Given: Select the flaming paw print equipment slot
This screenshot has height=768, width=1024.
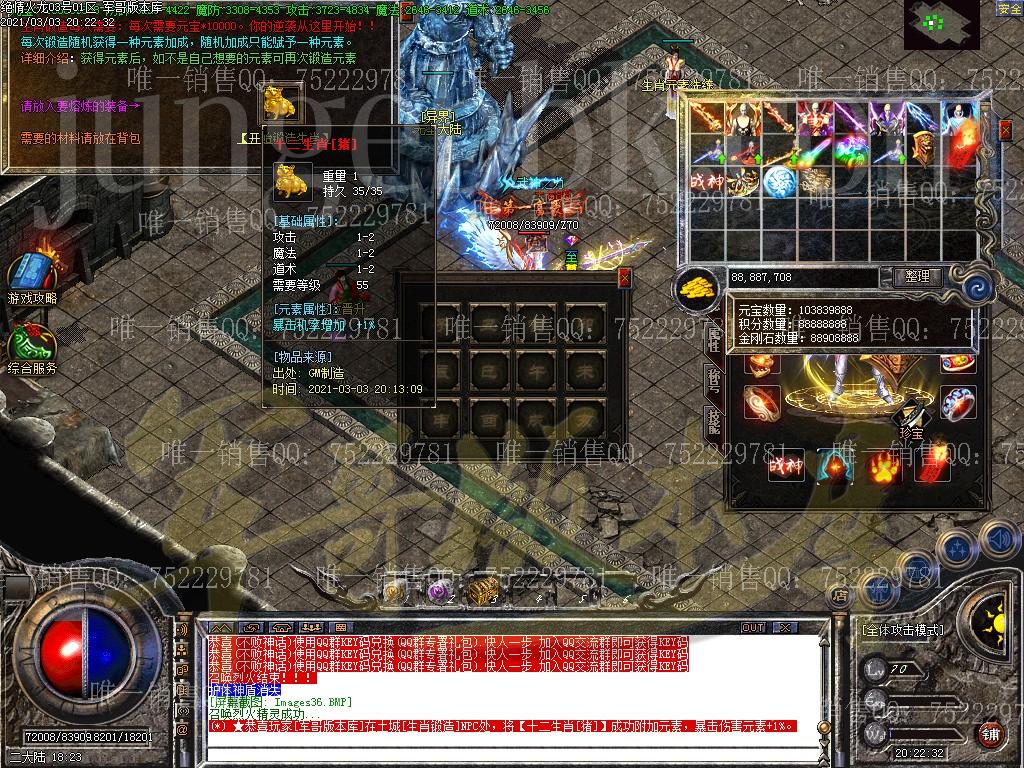Looking at the screenshot, I should point(881,464).
